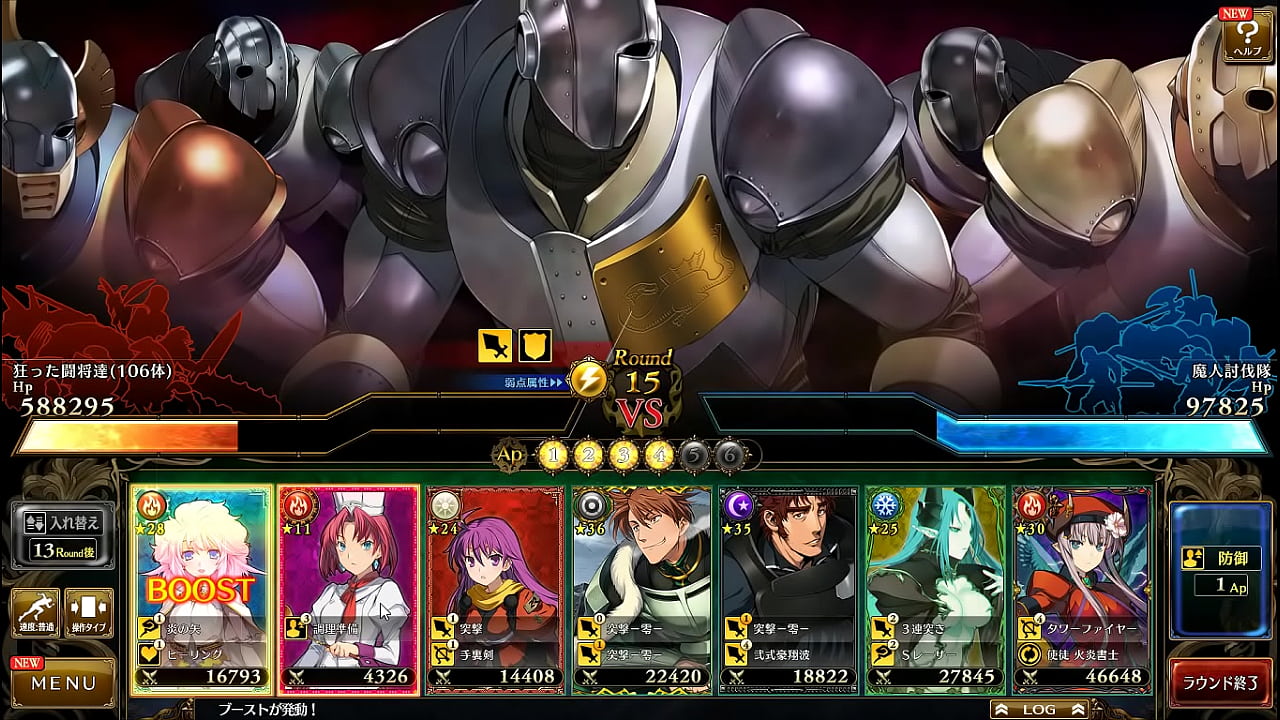Change the control type (操作タイプ) button
The height and width of the screenshot is (720, 1280).
click(x=88, y=613)
